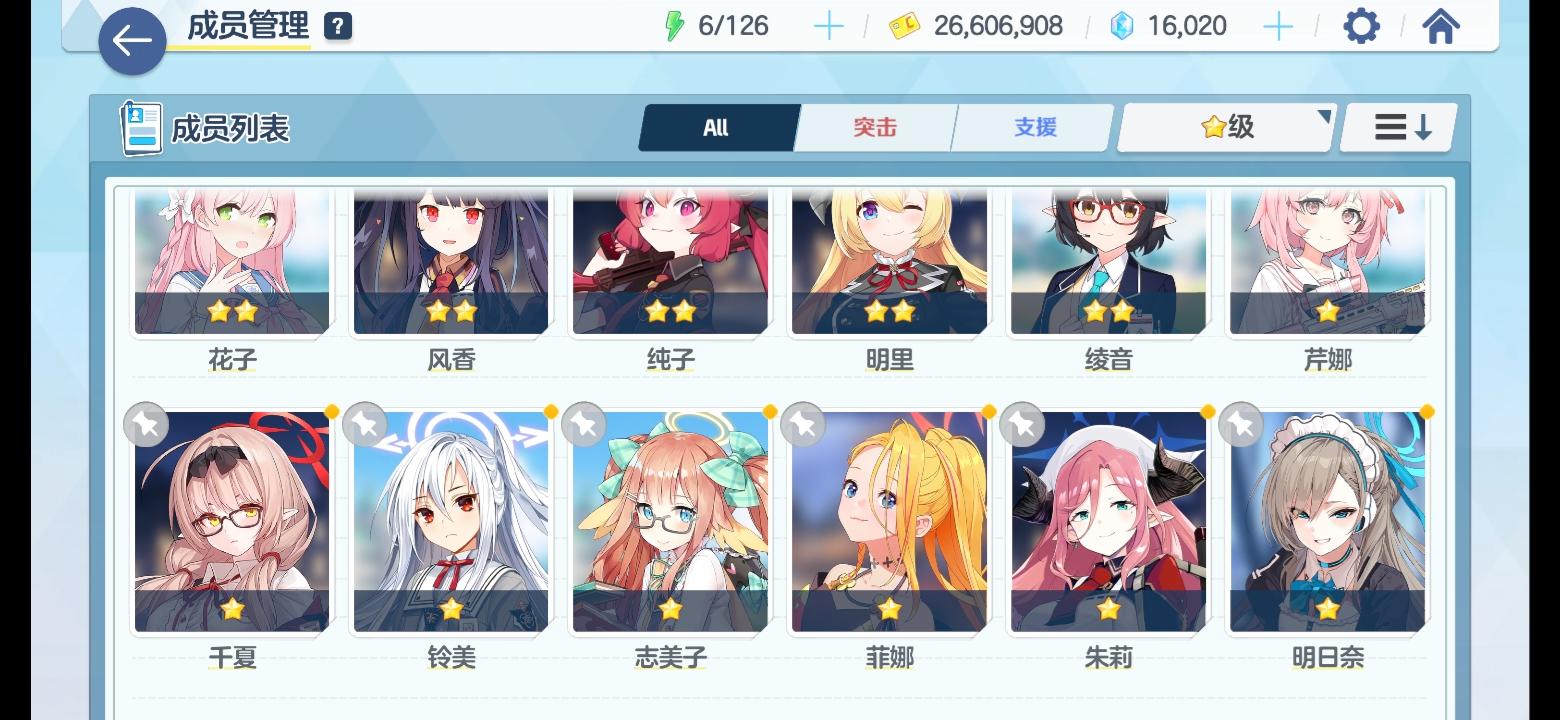The width and height of the screenshot is (1560, 720).
Task: Toggle the pin marker on 明日奈's card
Action: point(1241,424)
